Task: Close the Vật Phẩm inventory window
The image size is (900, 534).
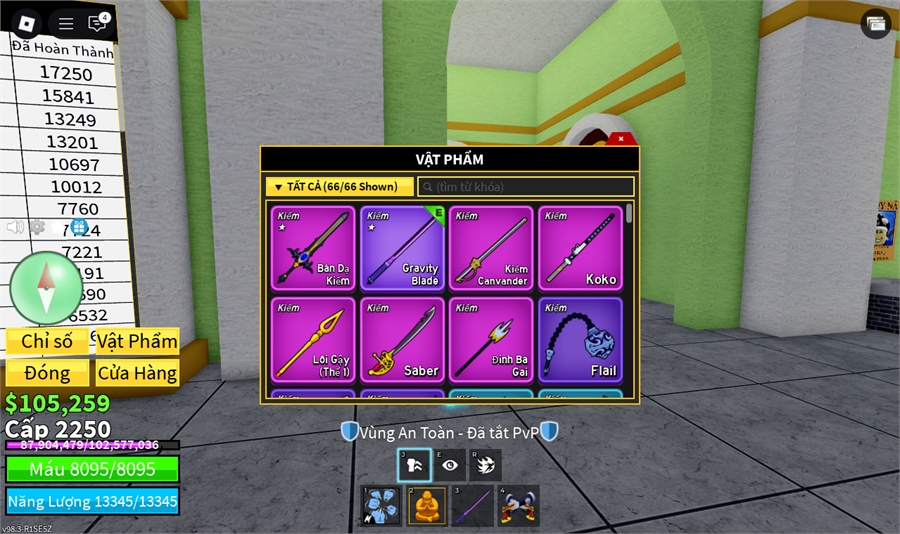Action: click(x=621, y=138)
